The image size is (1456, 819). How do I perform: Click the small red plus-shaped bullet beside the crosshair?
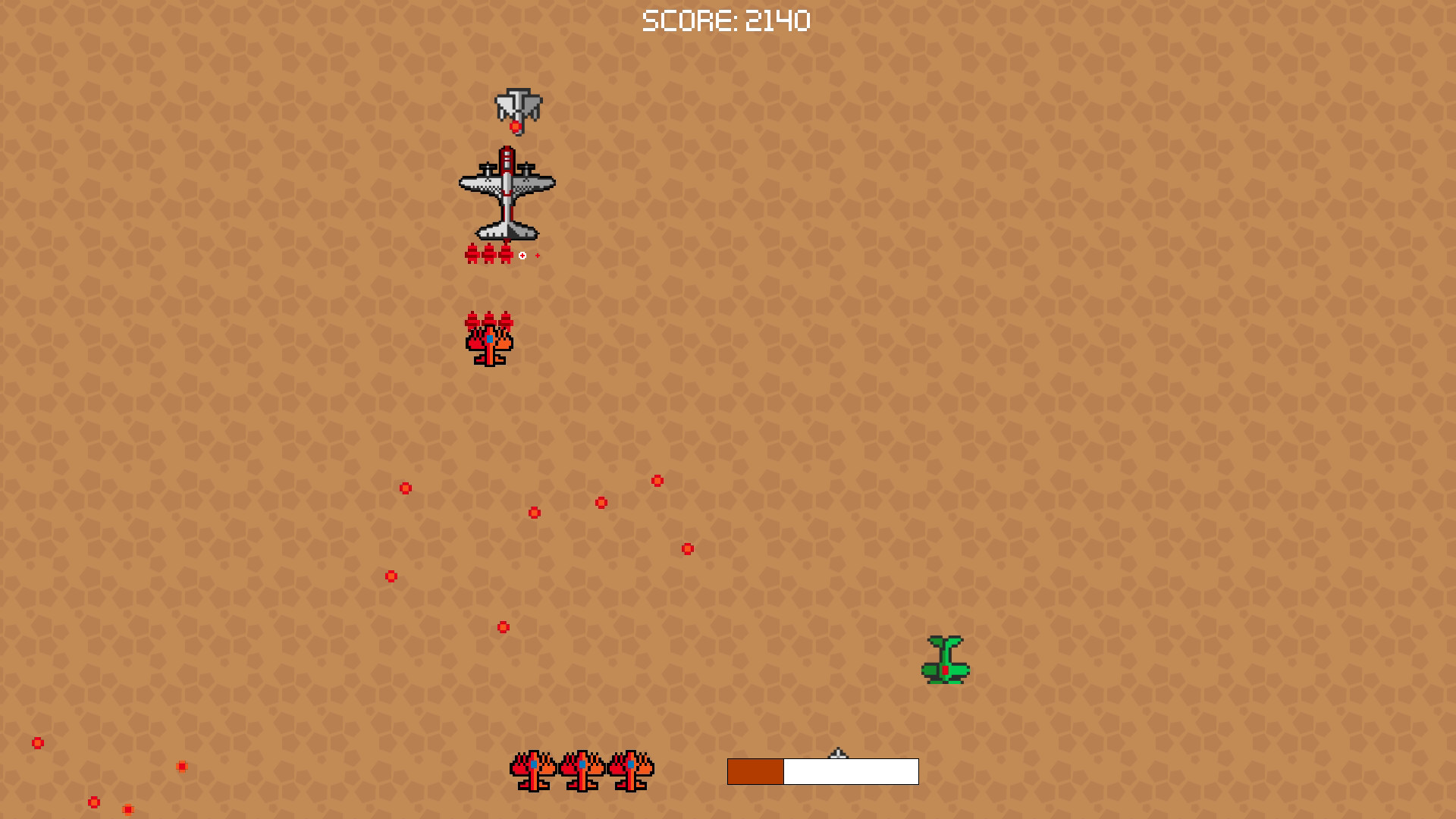(538, 256)
